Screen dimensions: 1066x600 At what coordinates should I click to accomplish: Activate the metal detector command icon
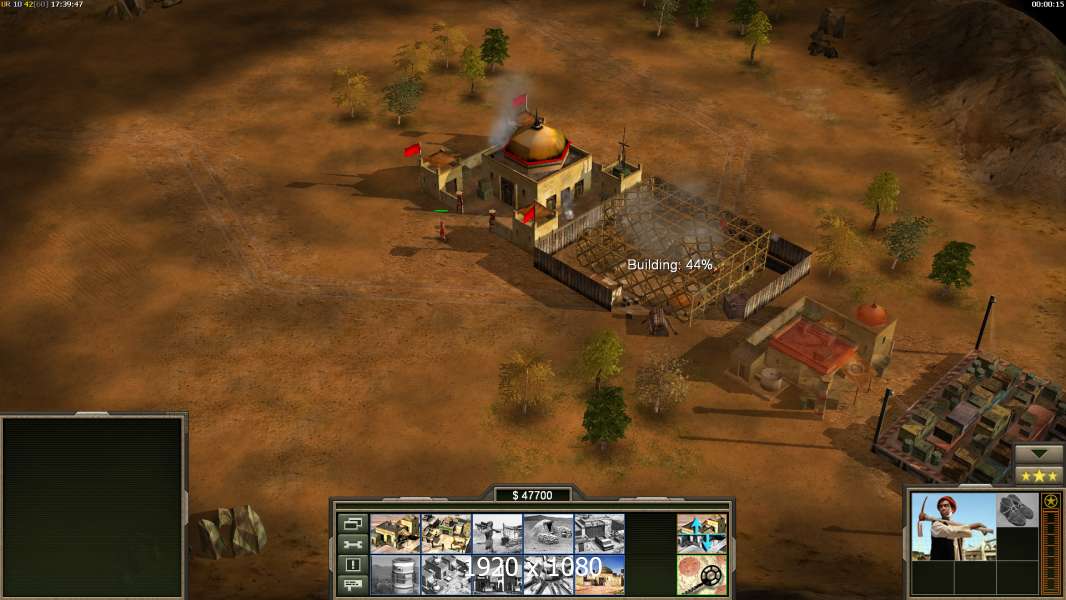pos(701,574)
